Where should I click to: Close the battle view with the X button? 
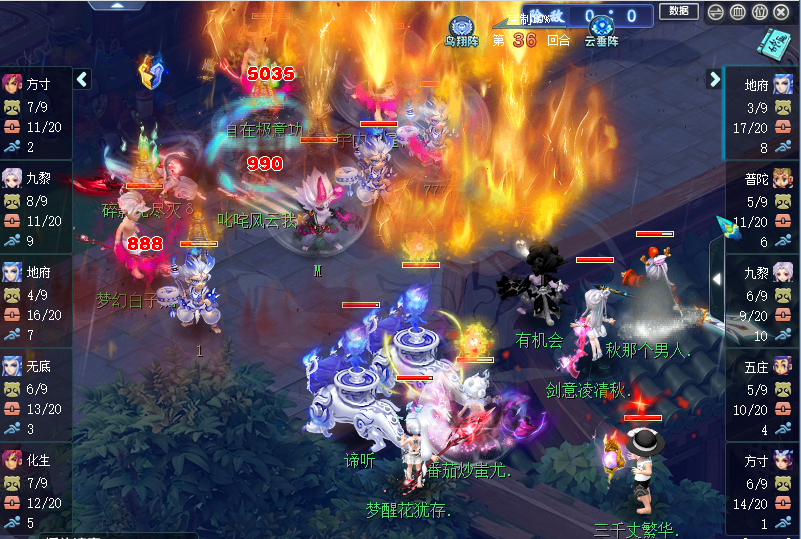(782, 12)
